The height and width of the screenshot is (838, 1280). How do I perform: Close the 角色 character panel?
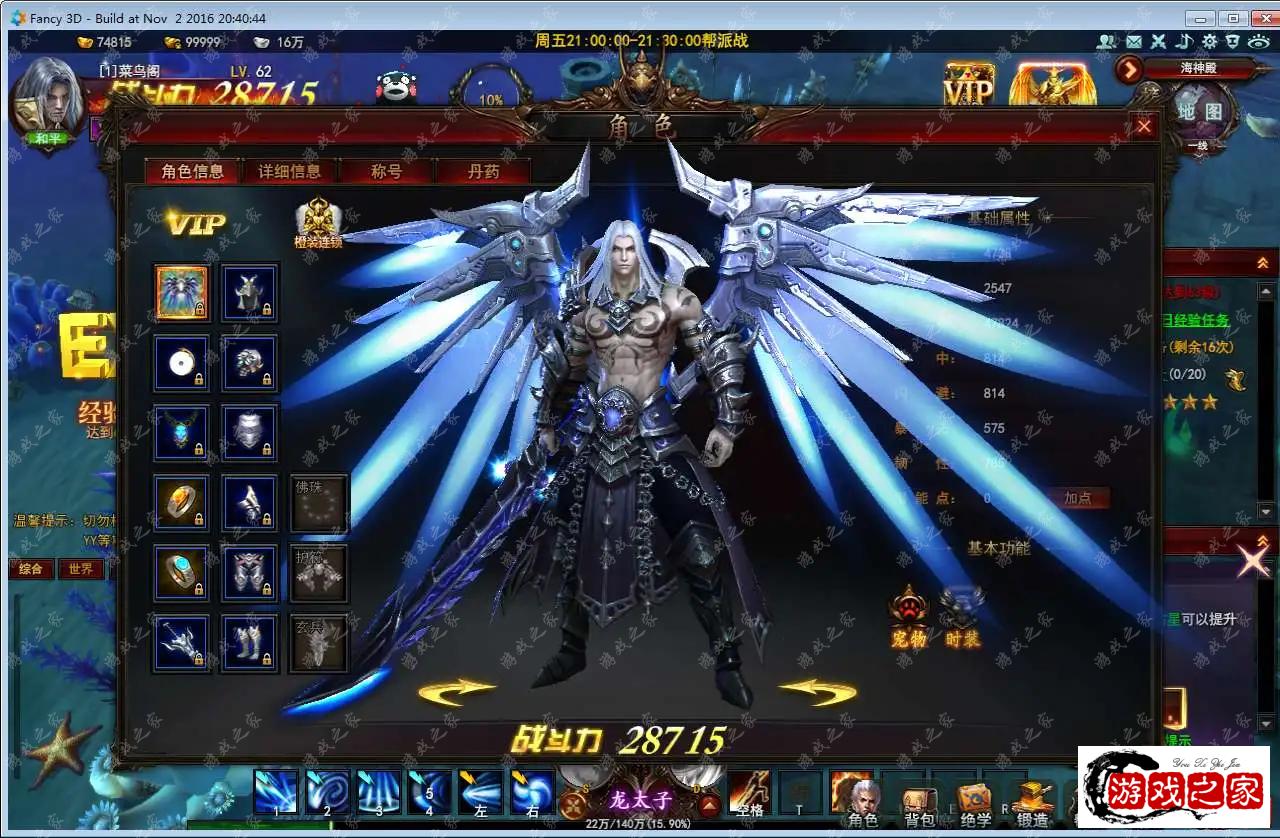pyautogui.click(x=1144, y=126)
